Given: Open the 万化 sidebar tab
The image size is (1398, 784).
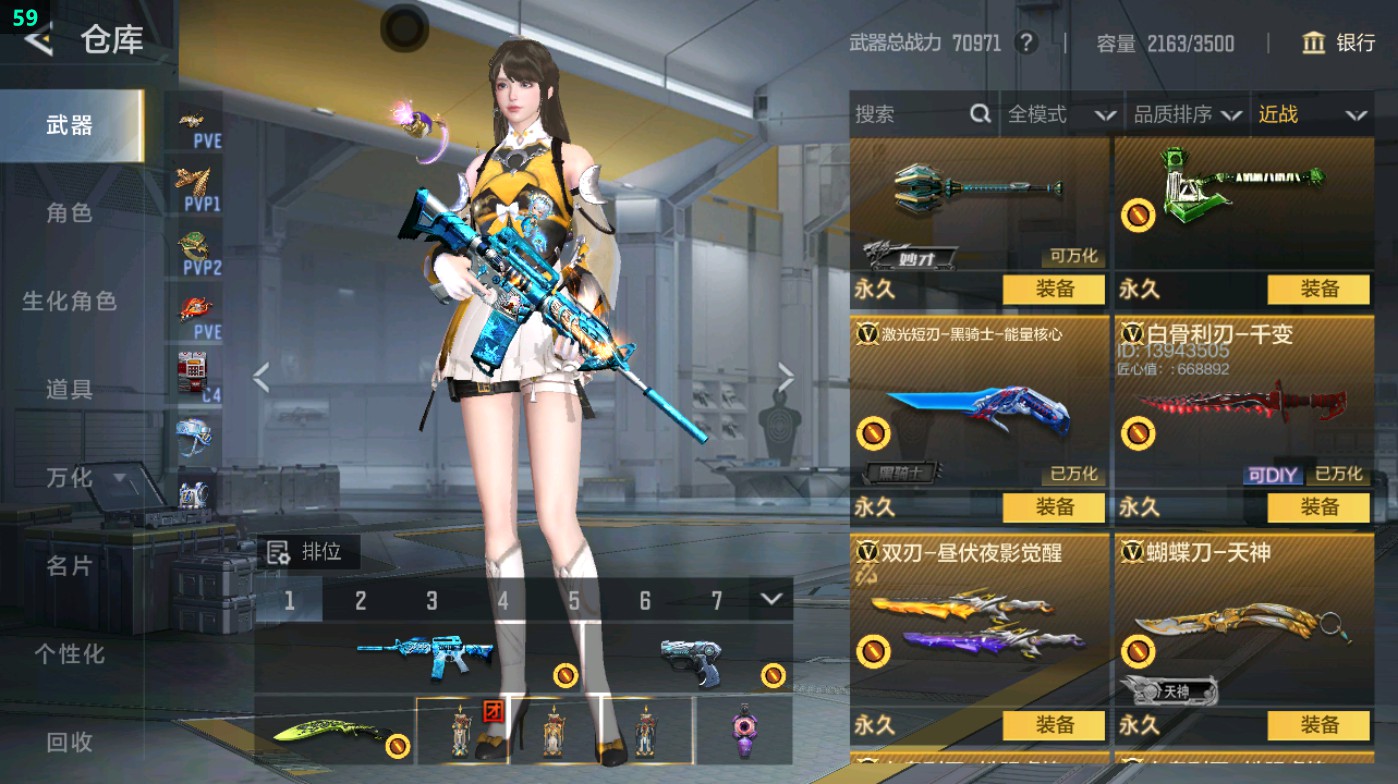Looking at the screenshot, I should (70, 480).
